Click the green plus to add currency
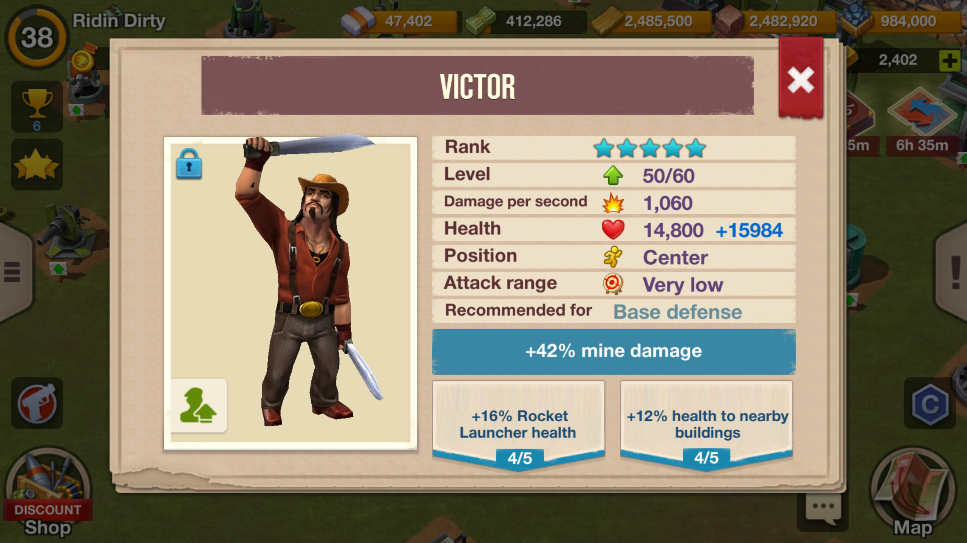Screen dimensions: 967x543 pos(949,61)
